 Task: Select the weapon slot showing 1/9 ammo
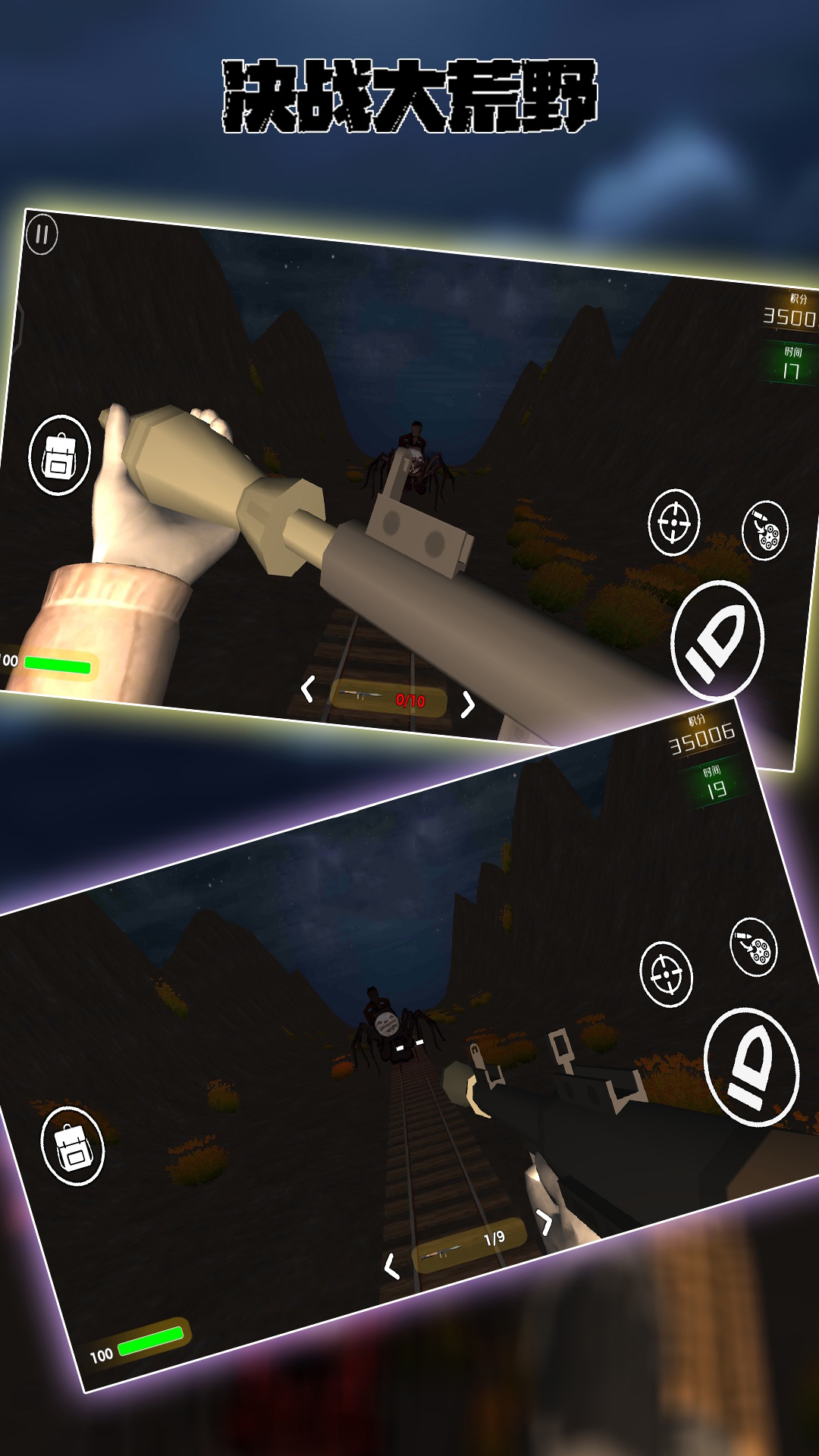(x=469, y=1244)
